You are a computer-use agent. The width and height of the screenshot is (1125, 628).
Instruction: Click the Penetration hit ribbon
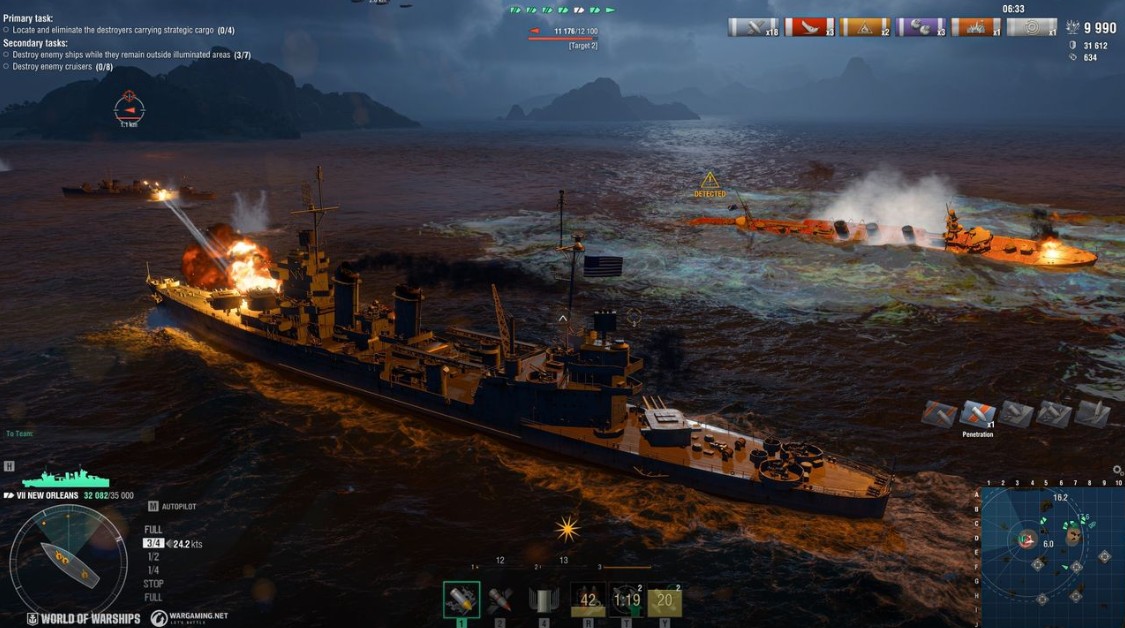click(977, 414)
